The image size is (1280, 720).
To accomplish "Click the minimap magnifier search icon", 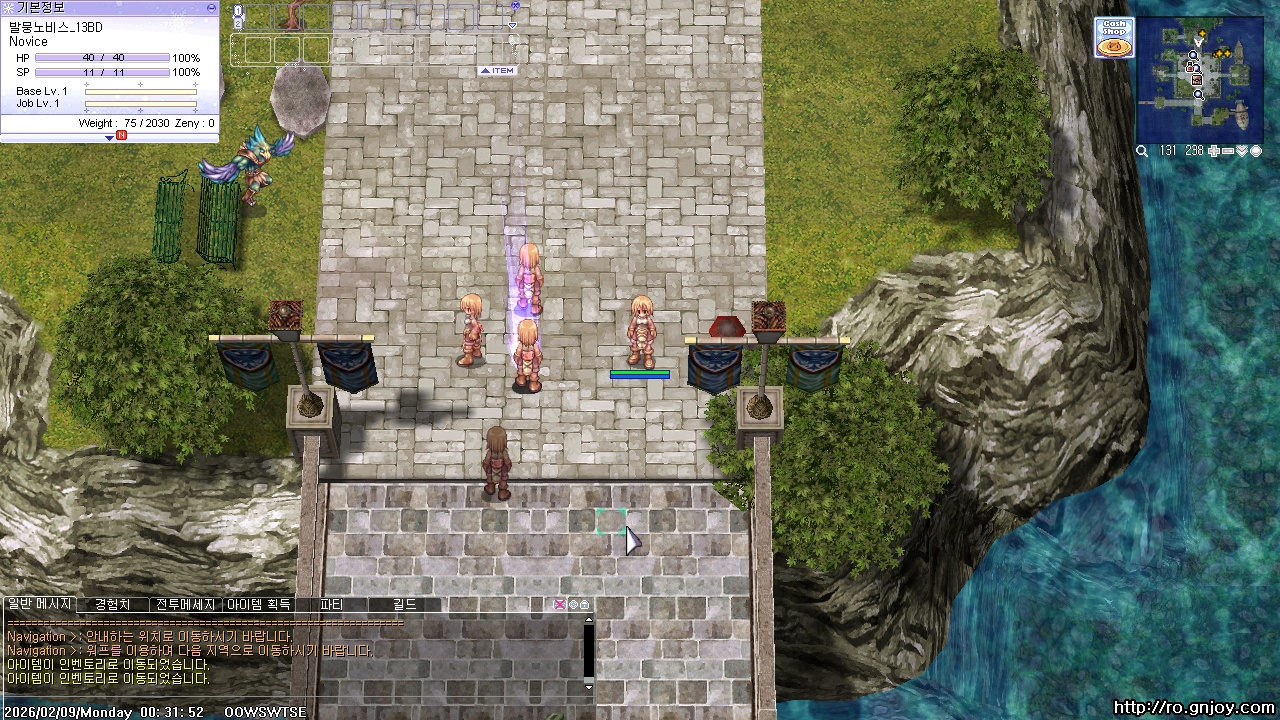I will [1142, 151].
